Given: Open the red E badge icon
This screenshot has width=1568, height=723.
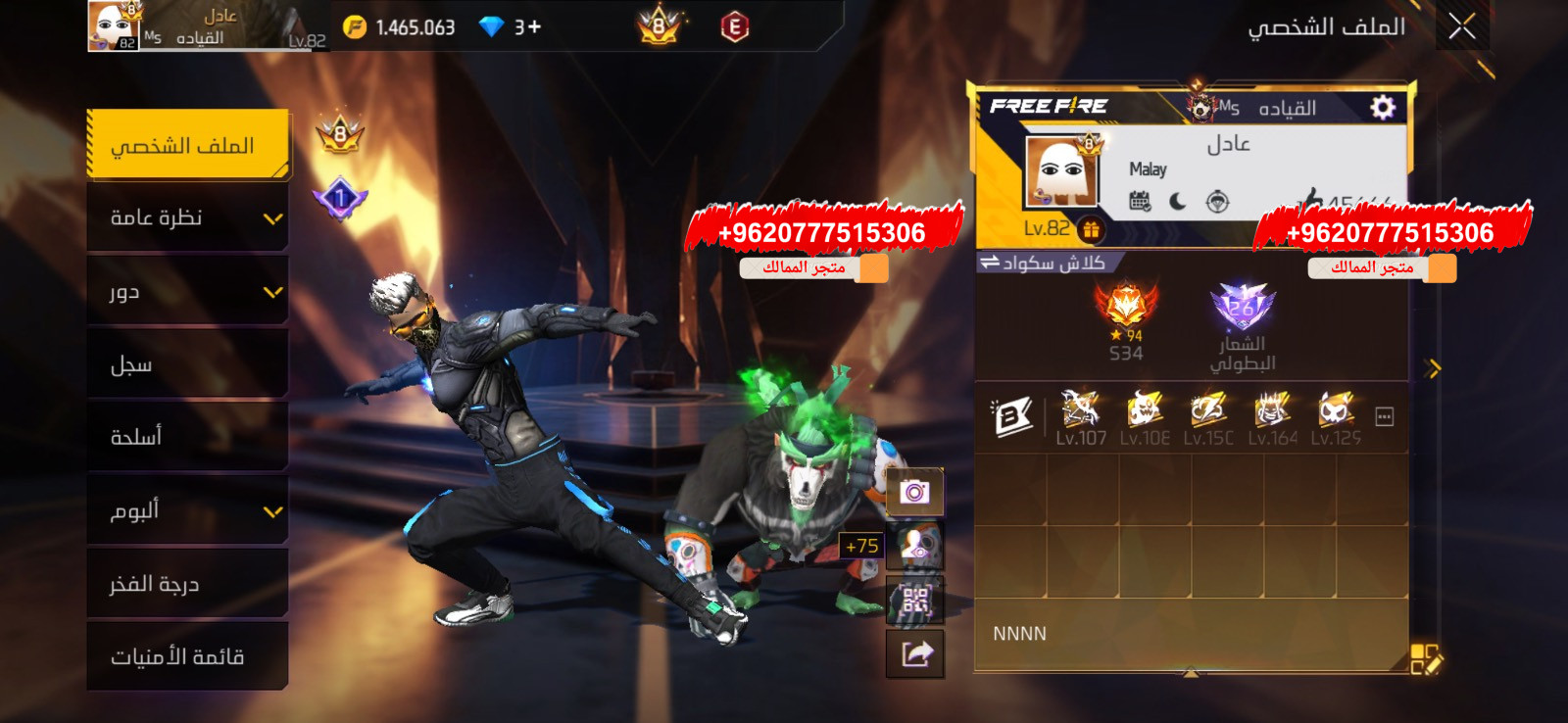Looking at the screenshot, I should [734, 27].
